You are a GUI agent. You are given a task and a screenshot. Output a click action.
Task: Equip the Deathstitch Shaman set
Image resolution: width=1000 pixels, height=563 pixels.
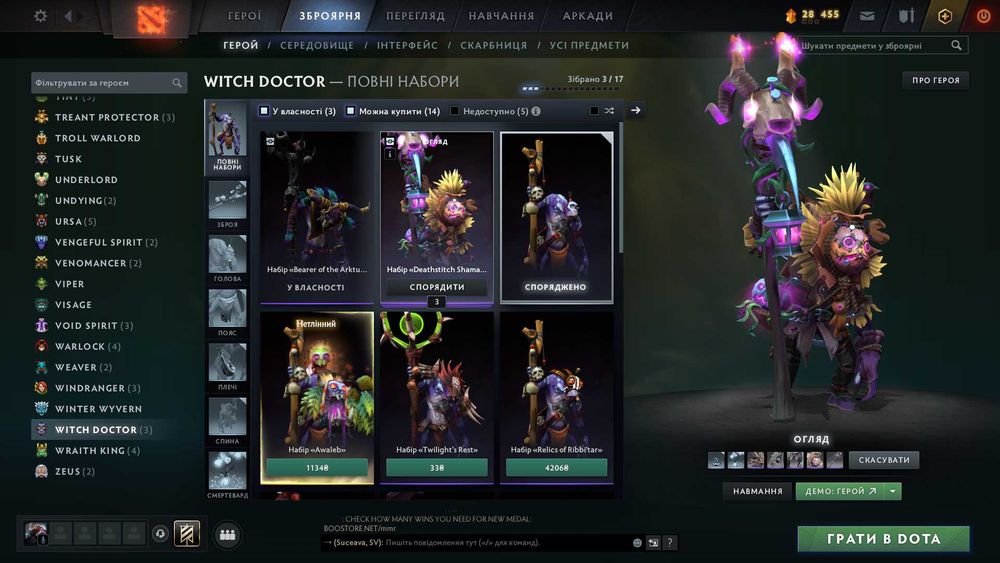(x=437, y=287)
